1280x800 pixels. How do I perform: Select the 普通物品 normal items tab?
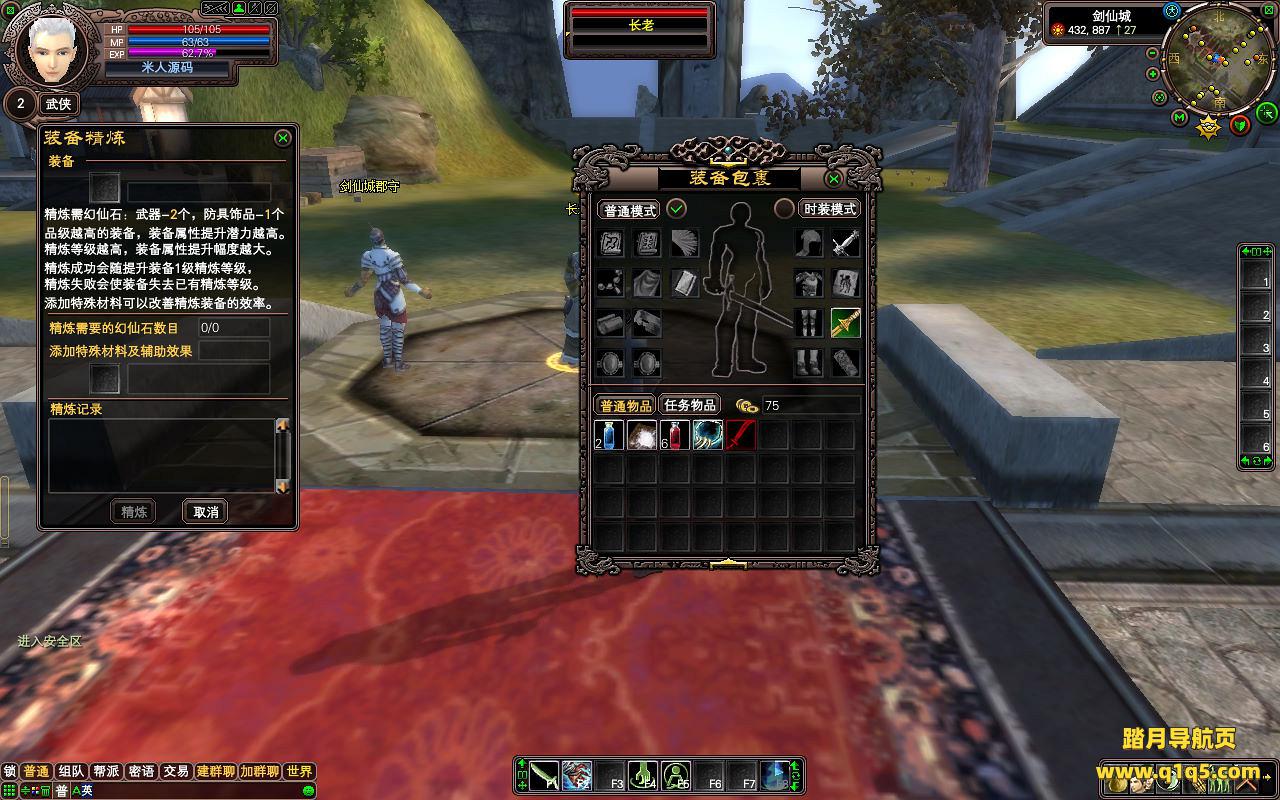[625, 405]
